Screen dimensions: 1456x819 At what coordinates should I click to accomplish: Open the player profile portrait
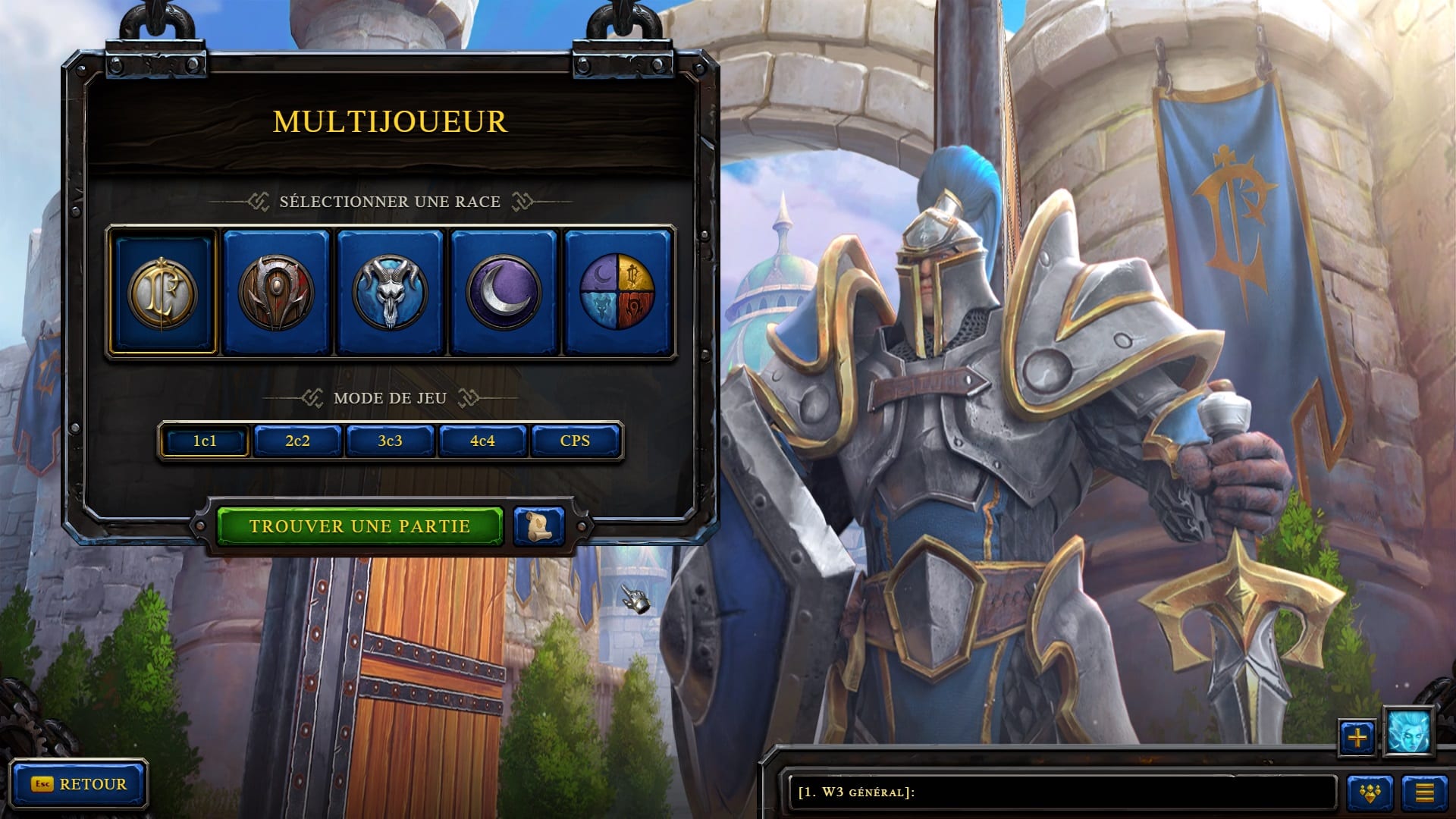1408,733
